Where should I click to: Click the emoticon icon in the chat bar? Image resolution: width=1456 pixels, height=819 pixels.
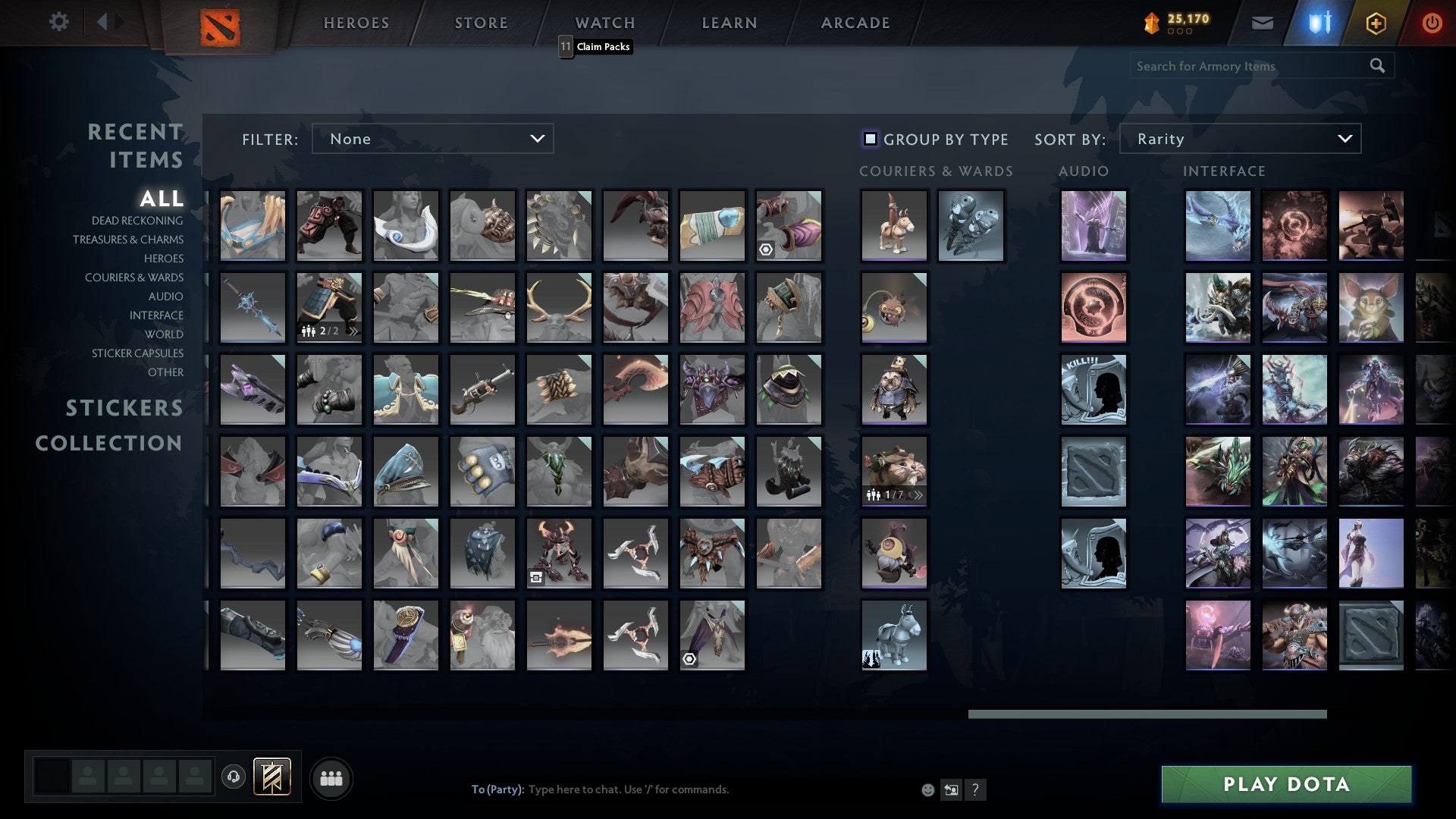927,789
